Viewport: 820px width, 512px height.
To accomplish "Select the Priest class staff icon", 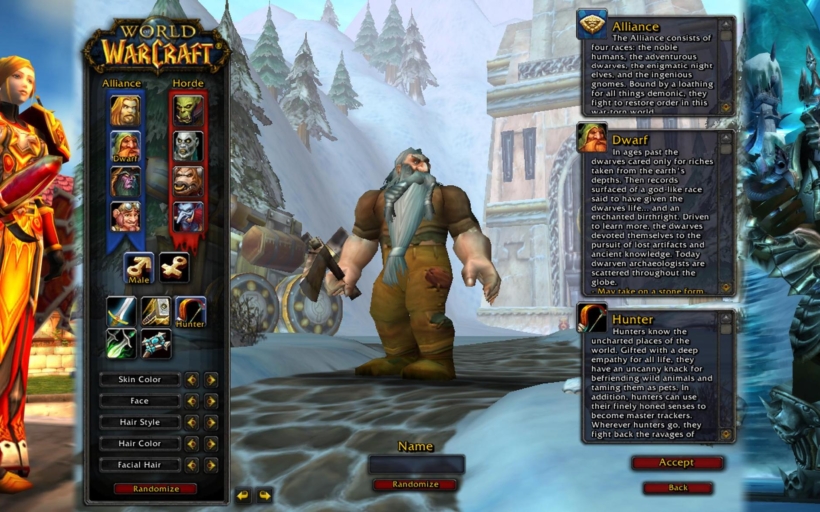I will [156, 343].
